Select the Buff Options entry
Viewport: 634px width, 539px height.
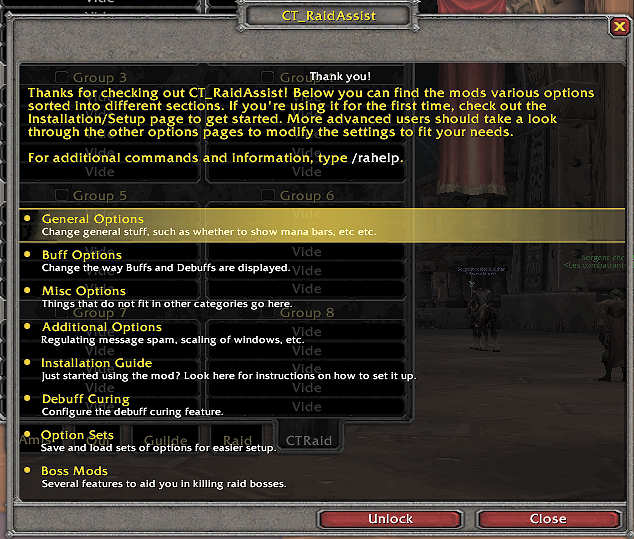[82, 255]
